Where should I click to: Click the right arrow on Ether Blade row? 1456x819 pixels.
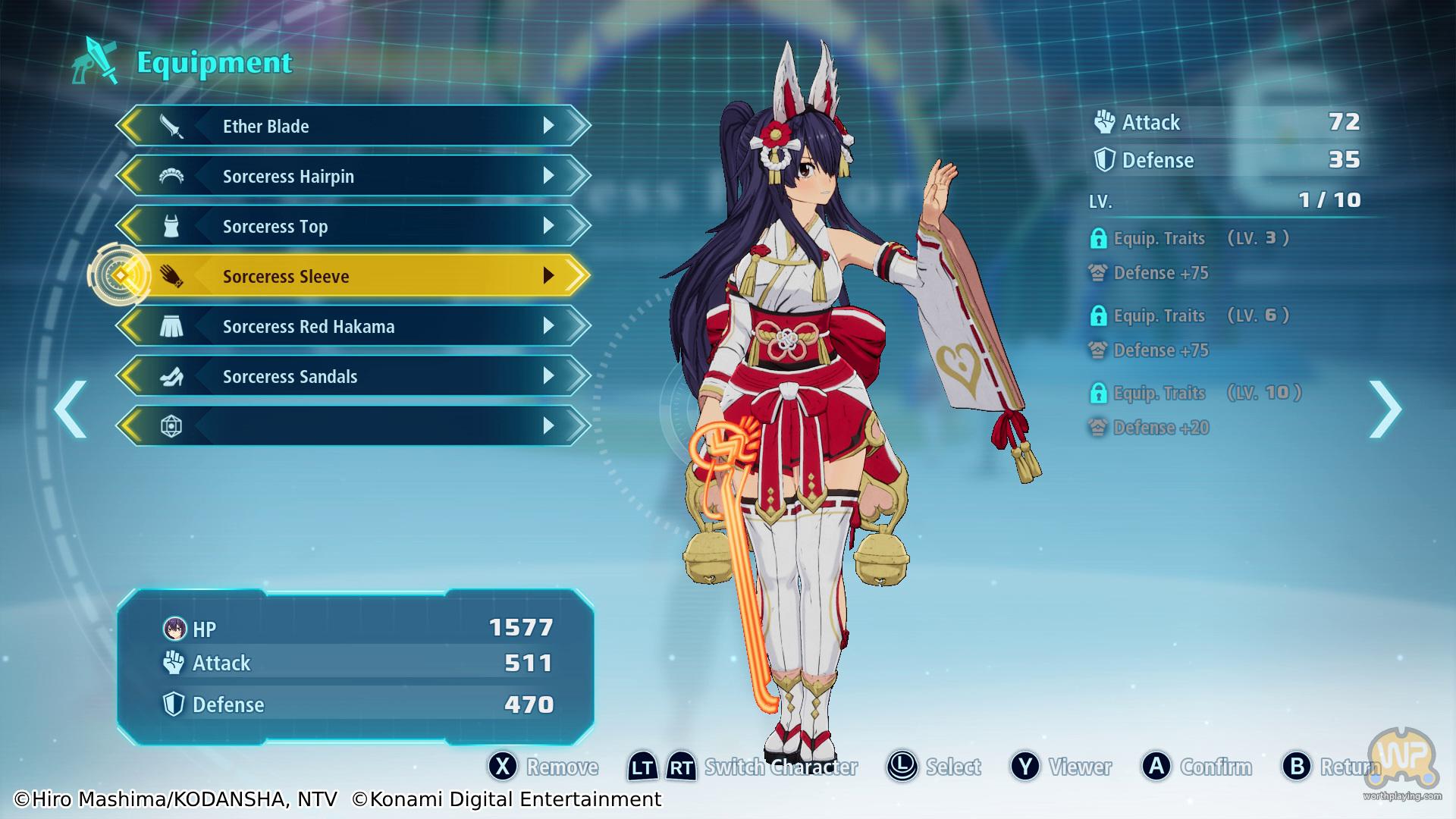pyautogui.click(x=549, y=126)
